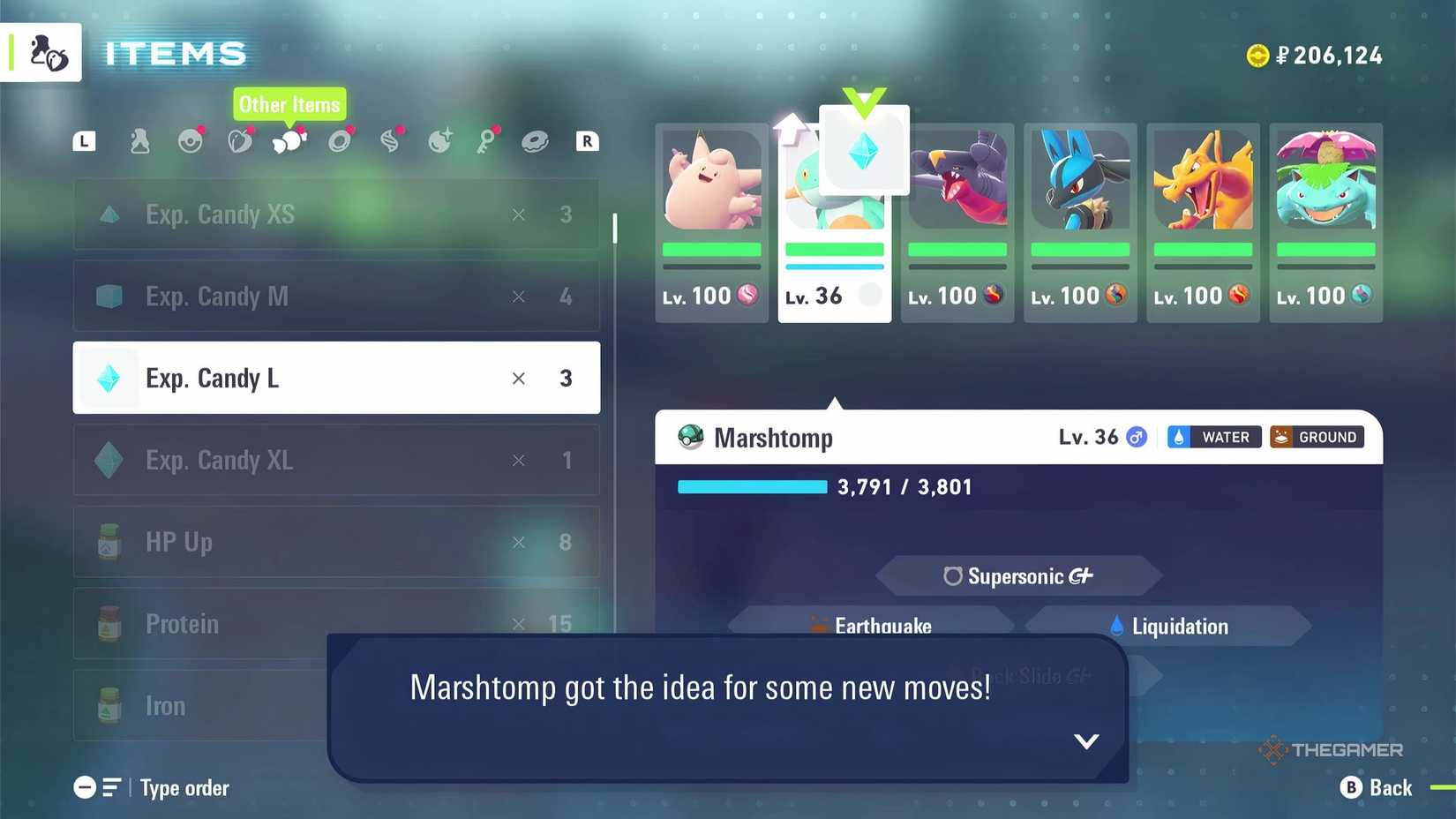This screenshot has height=819, width=1456.
Task: Click the Back button
Action: (x=1377, y=787)
